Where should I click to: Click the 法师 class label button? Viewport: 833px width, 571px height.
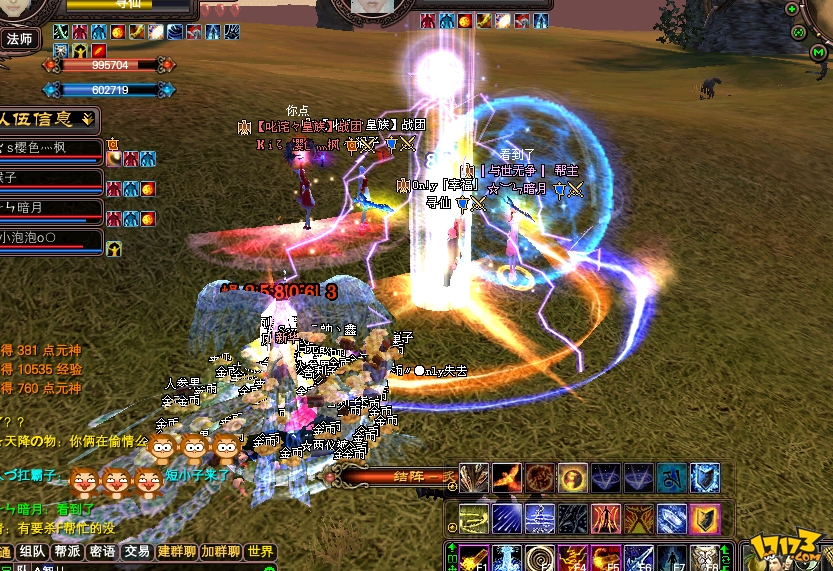point(19,39)
